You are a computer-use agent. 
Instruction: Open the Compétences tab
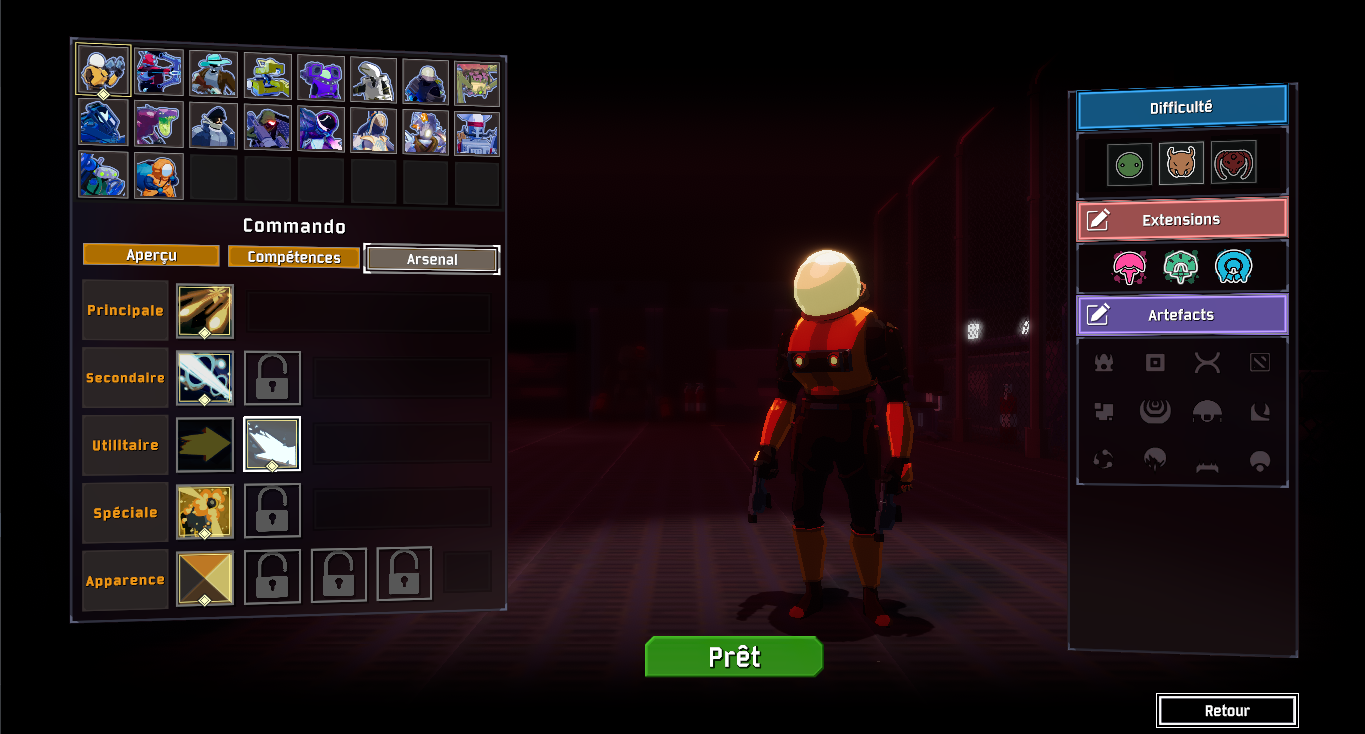293,257
